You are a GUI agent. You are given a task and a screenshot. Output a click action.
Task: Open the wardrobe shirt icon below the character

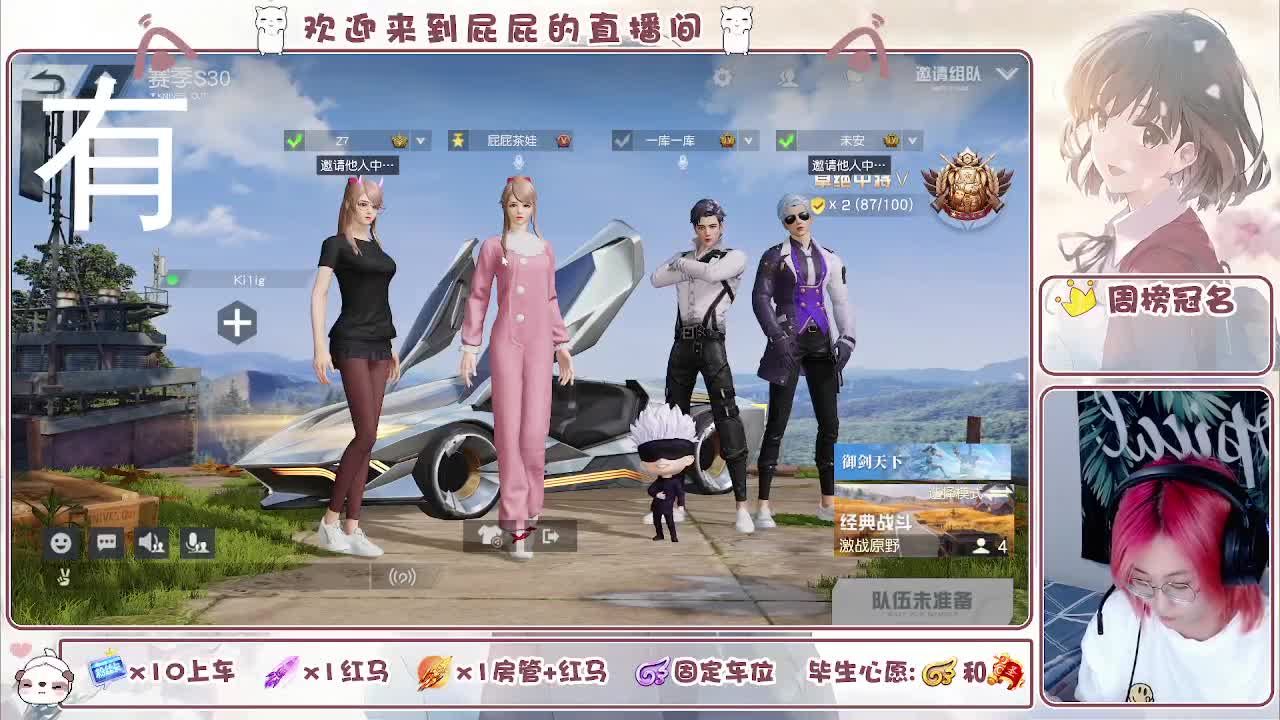[x=487, y=536]
